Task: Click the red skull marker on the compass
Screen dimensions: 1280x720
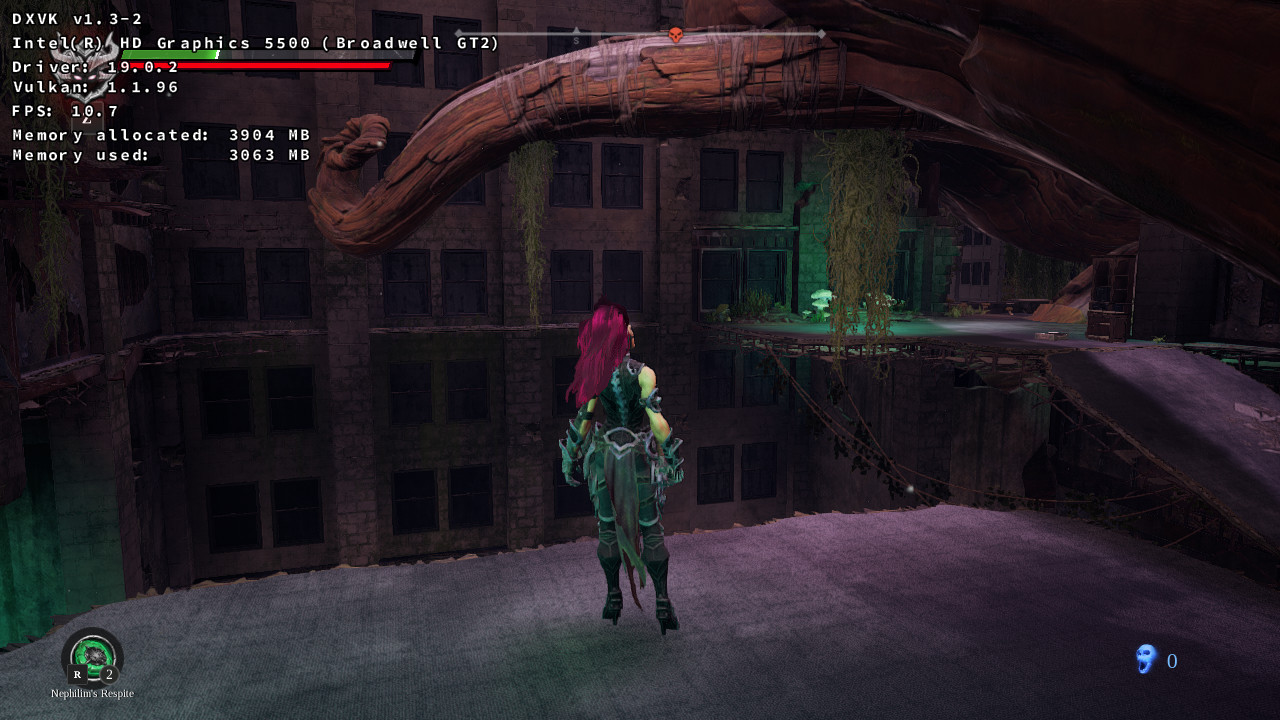Action: (675, 35)
